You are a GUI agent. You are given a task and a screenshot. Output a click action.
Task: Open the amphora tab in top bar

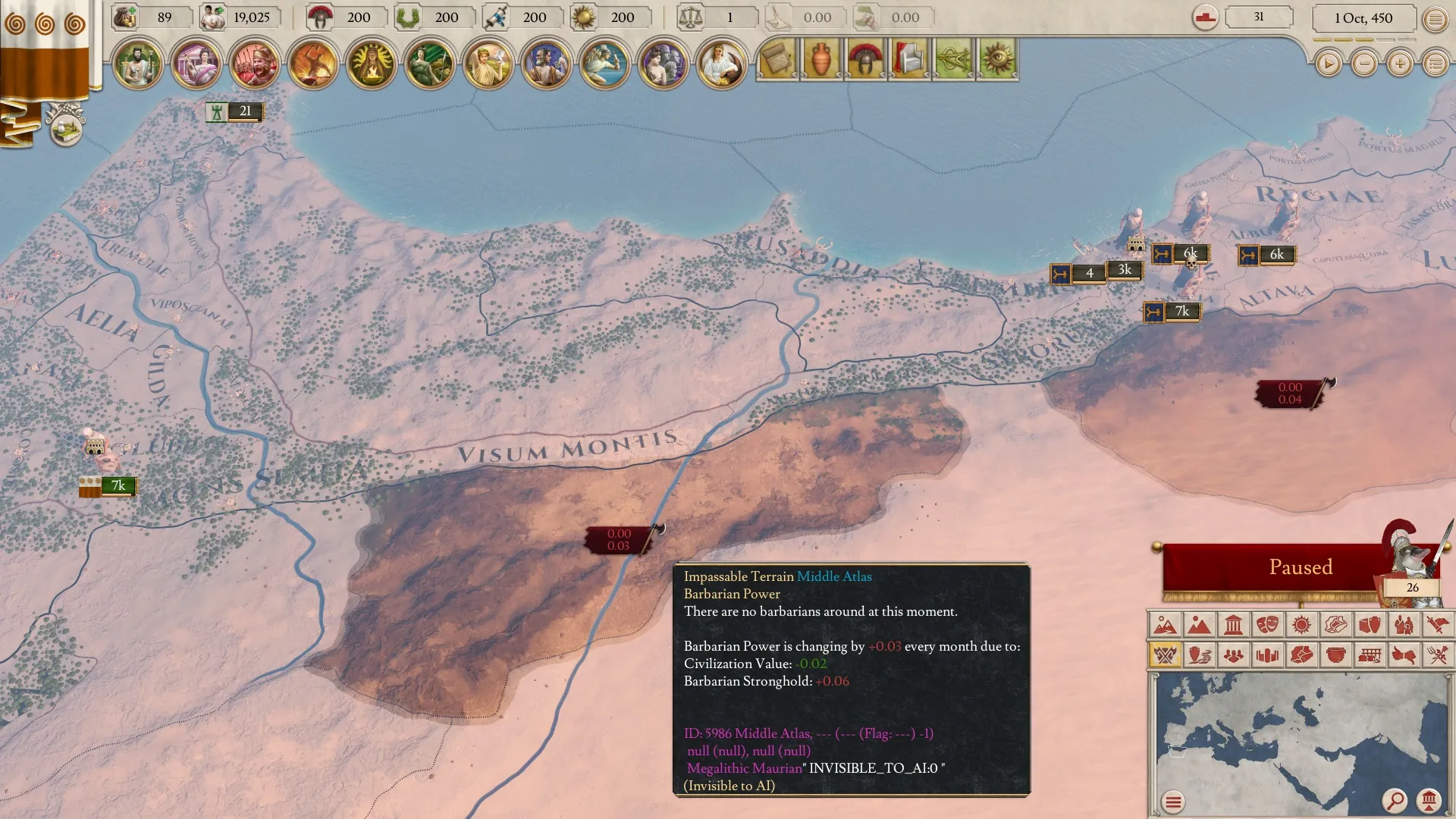point(821,59)
